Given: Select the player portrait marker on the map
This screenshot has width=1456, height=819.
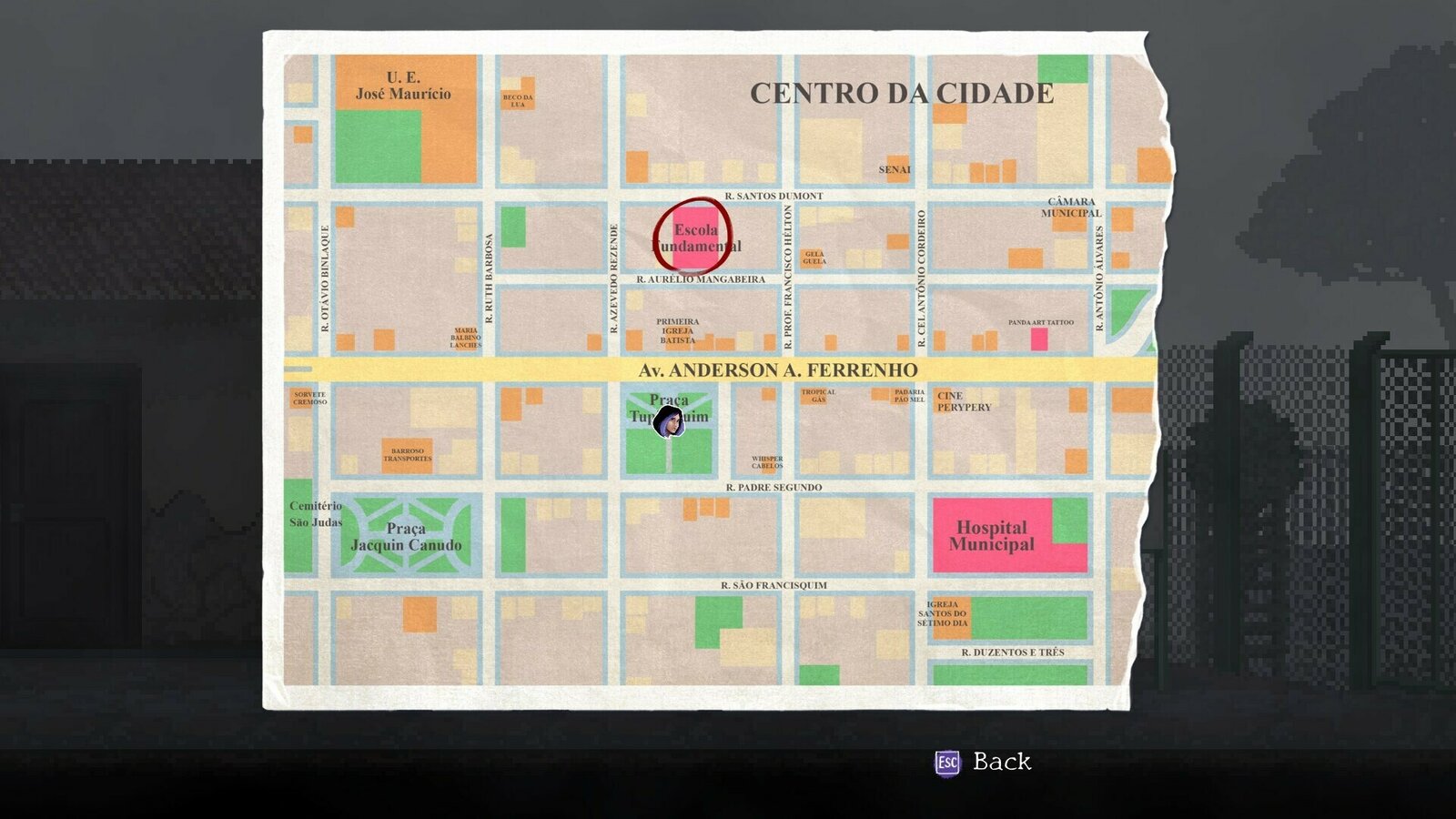Looking at the screenshot, I should pos(668,422).
